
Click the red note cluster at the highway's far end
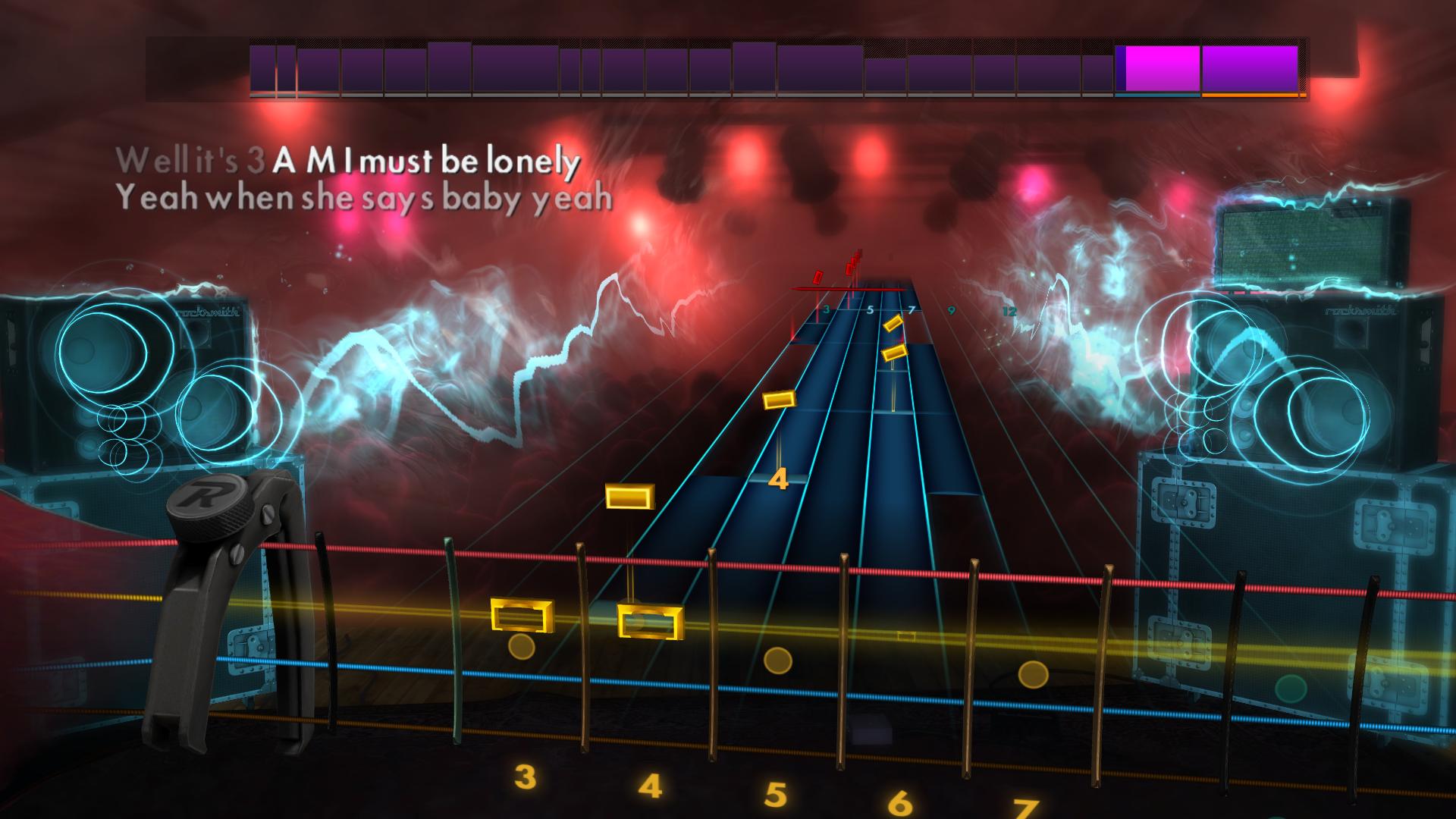click(853, 265)
